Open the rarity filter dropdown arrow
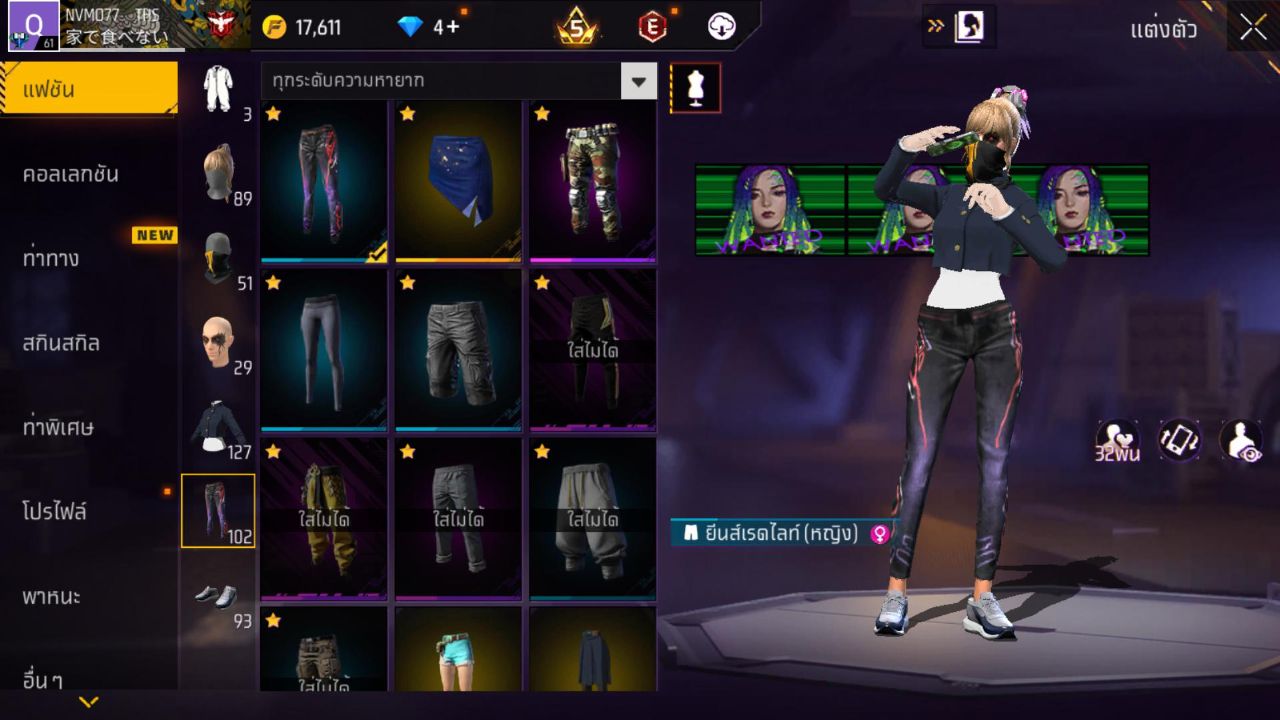Image resolution: width=1280 pixels, height=720 pixels. click(639, 82)
